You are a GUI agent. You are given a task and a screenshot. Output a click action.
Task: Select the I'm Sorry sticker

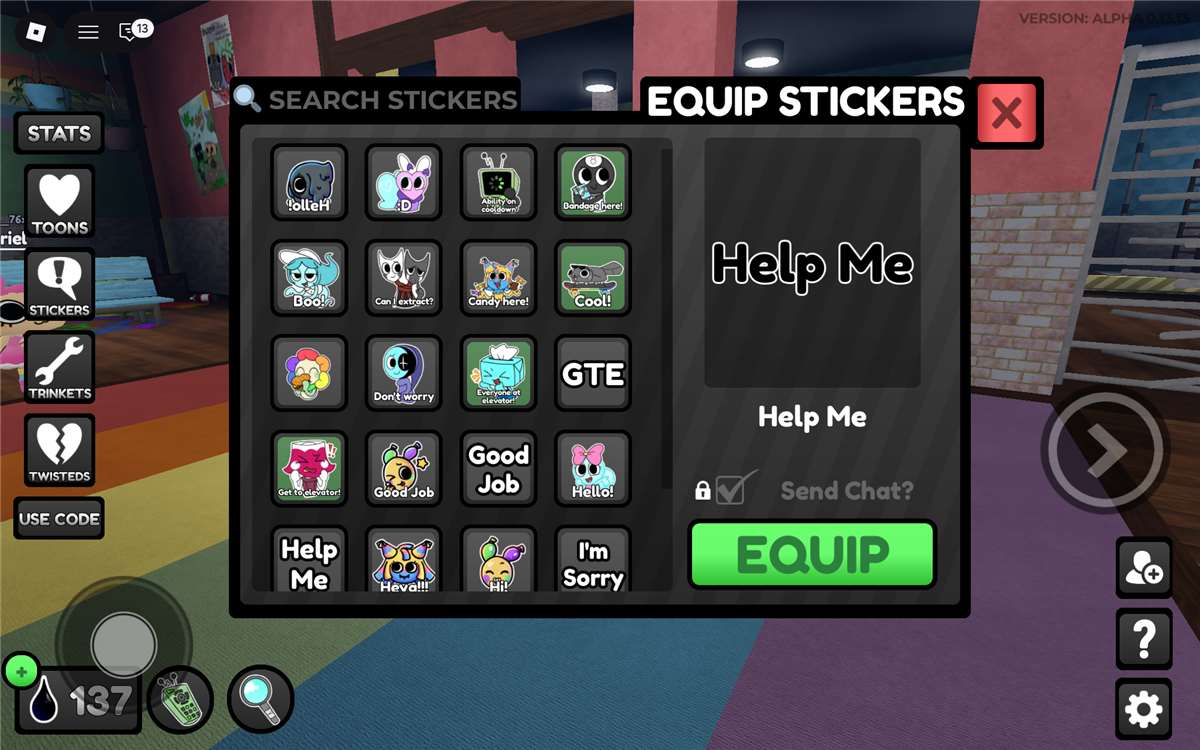593,562
